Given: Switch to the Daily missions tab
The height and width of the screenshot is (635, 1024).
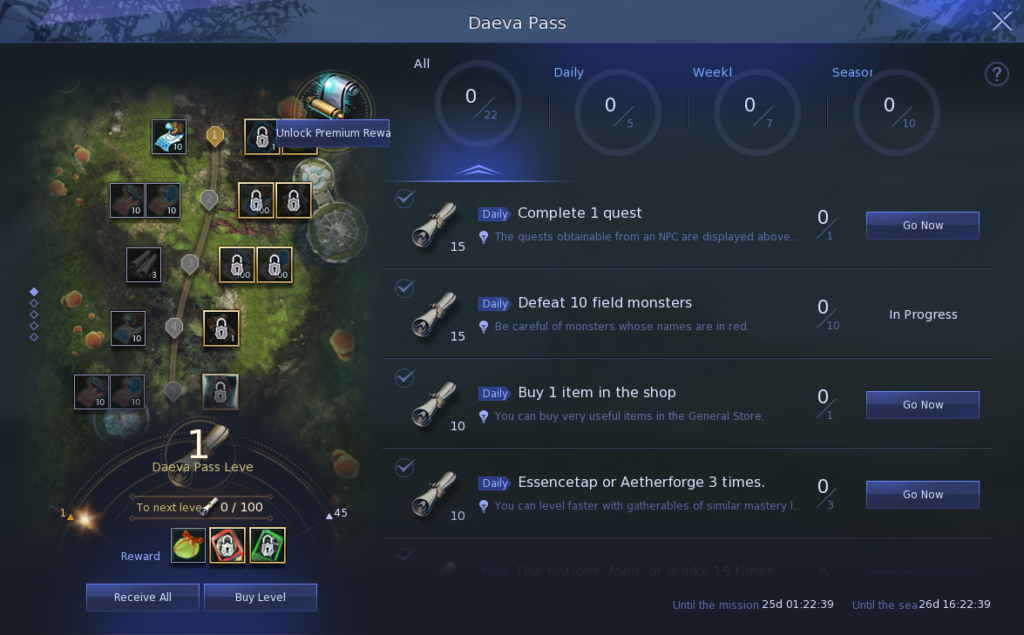Looking at the screenshot, I should point(610,111).
